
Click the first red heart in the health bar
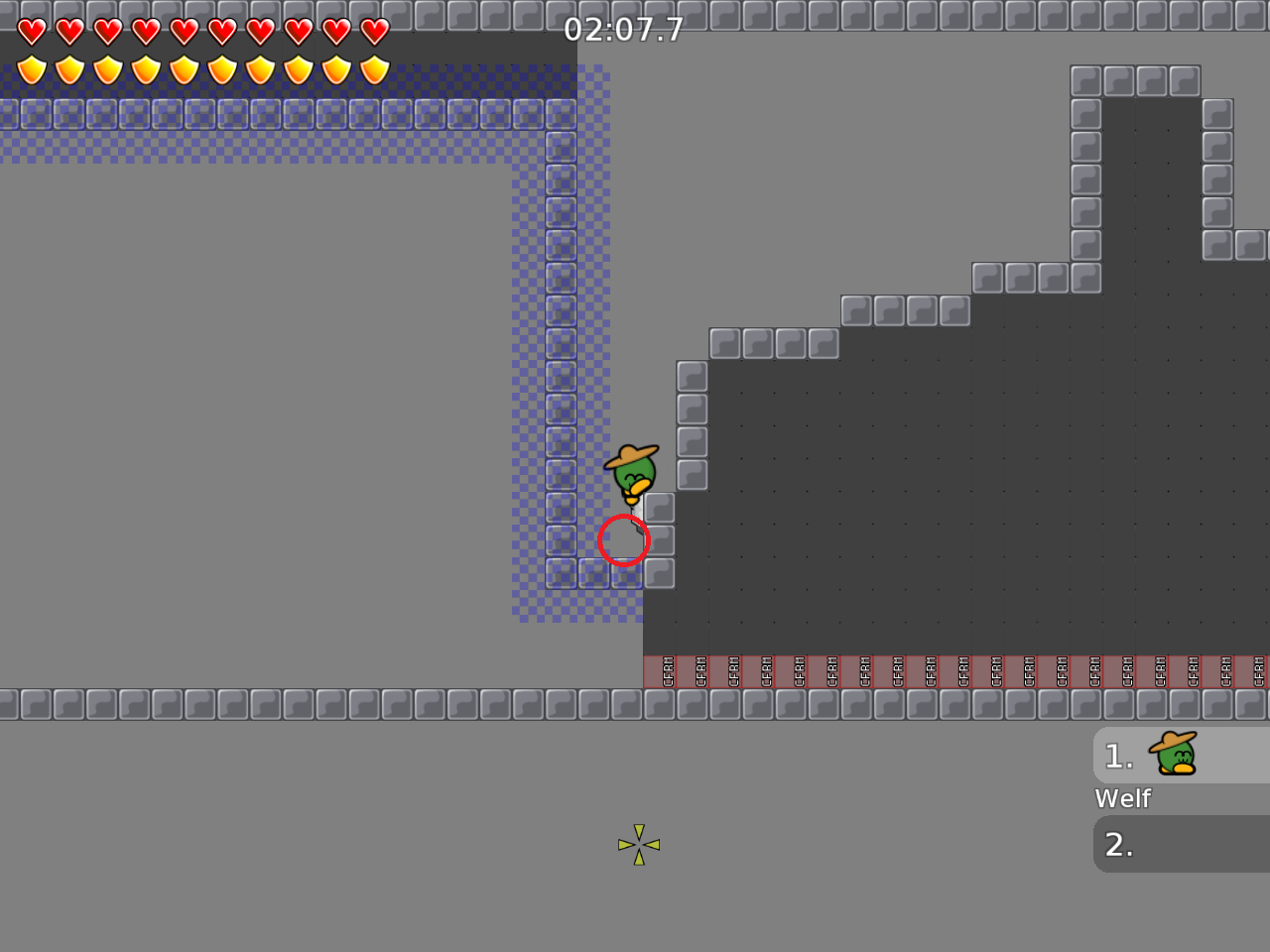[30, 31]
